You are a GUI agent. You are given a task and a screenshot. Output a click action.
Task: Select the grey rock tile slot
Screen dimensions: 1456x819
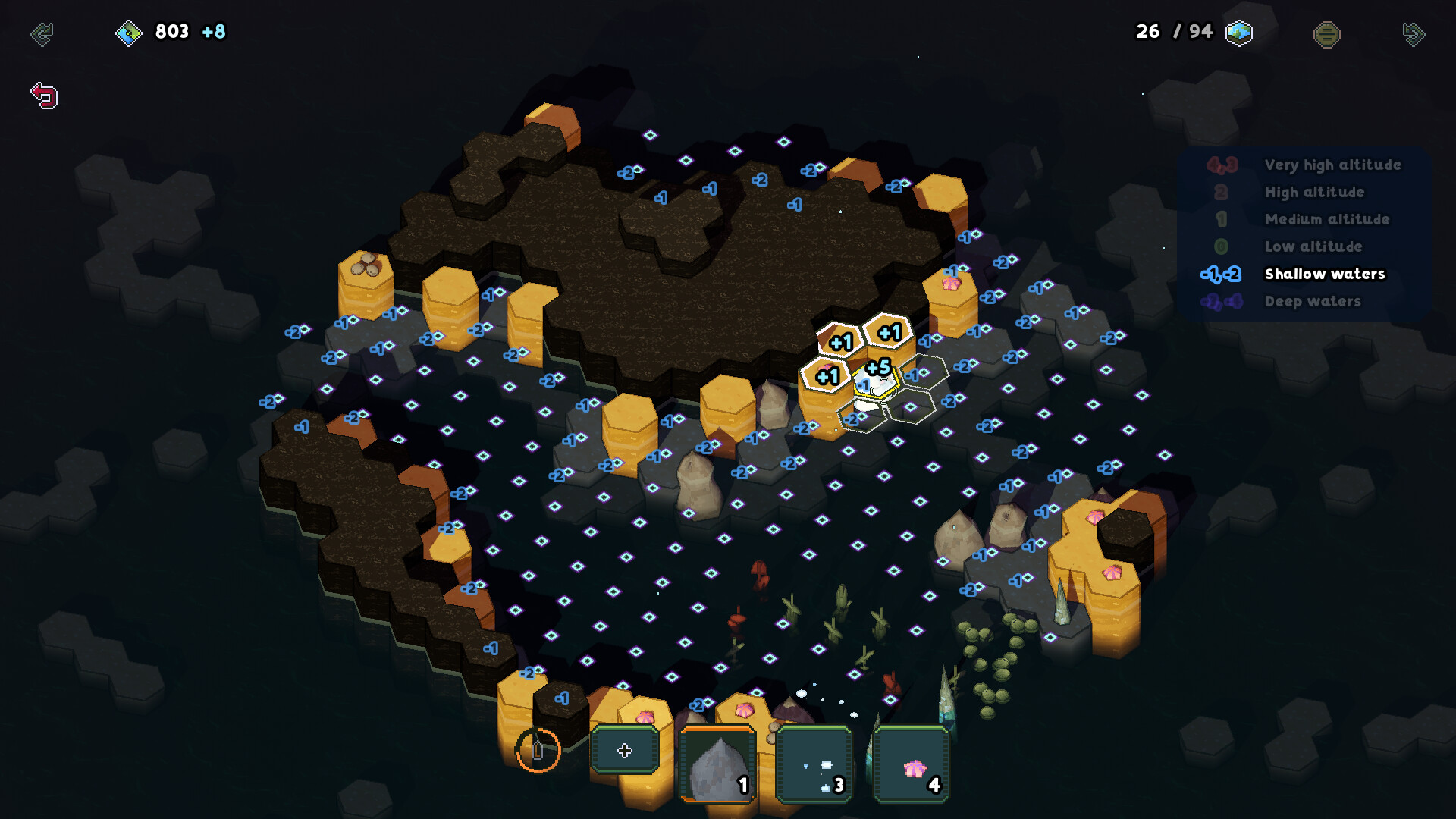click(x=717, y=764)
